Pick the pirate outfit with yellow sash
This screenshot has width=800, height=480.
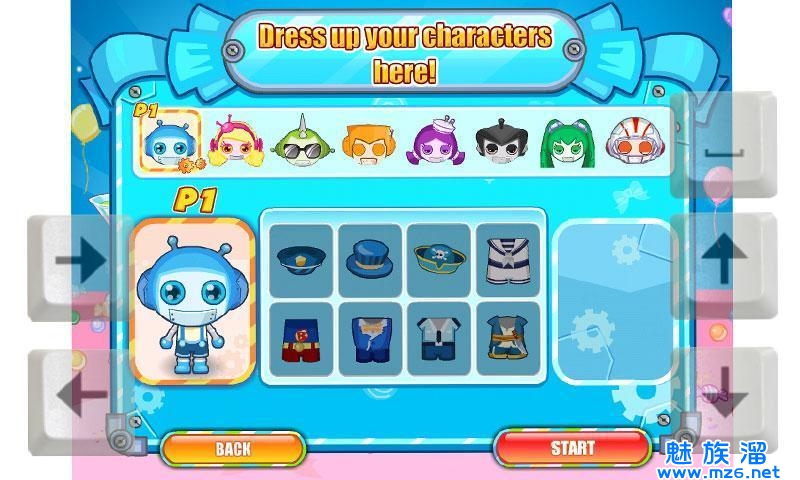point(507,339)
